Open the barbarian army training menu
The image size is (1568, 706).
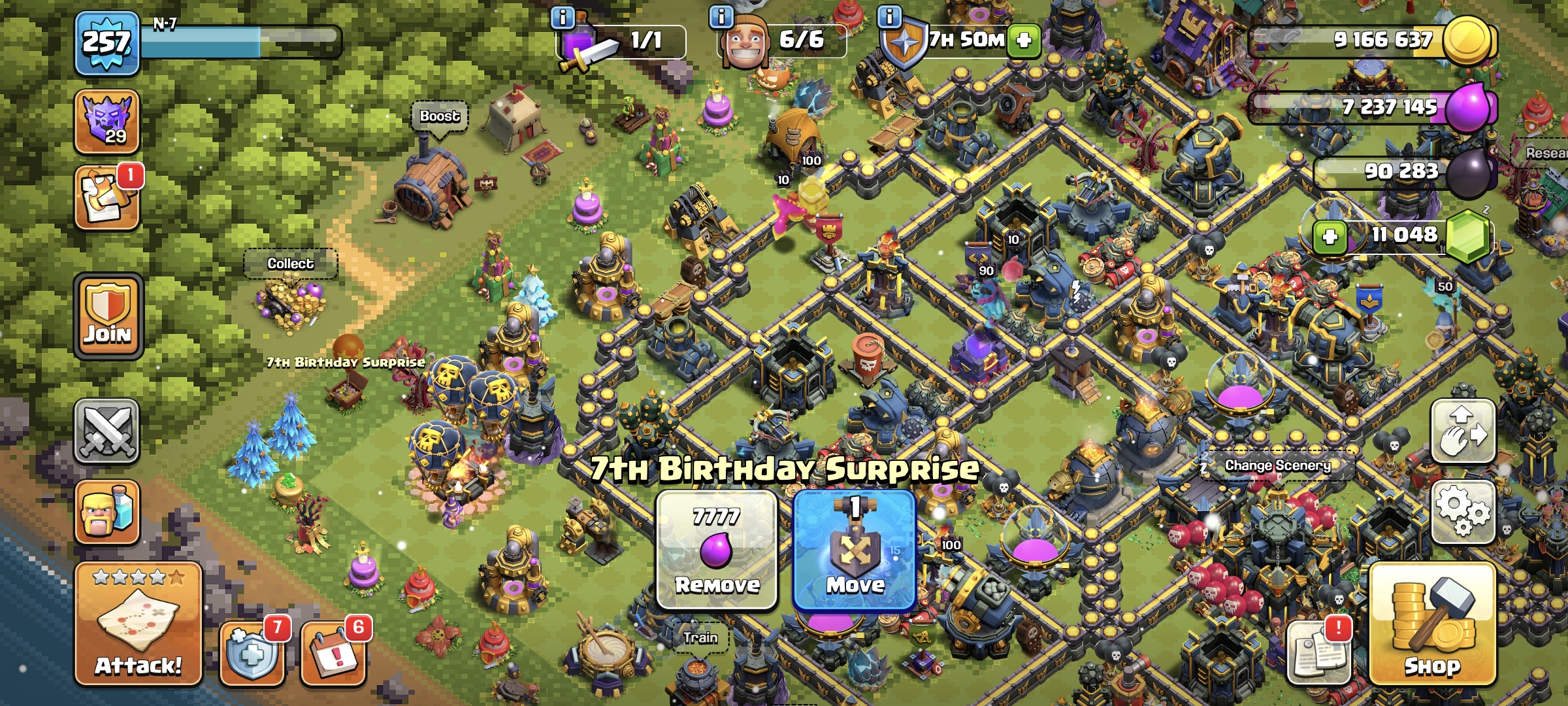106,512
